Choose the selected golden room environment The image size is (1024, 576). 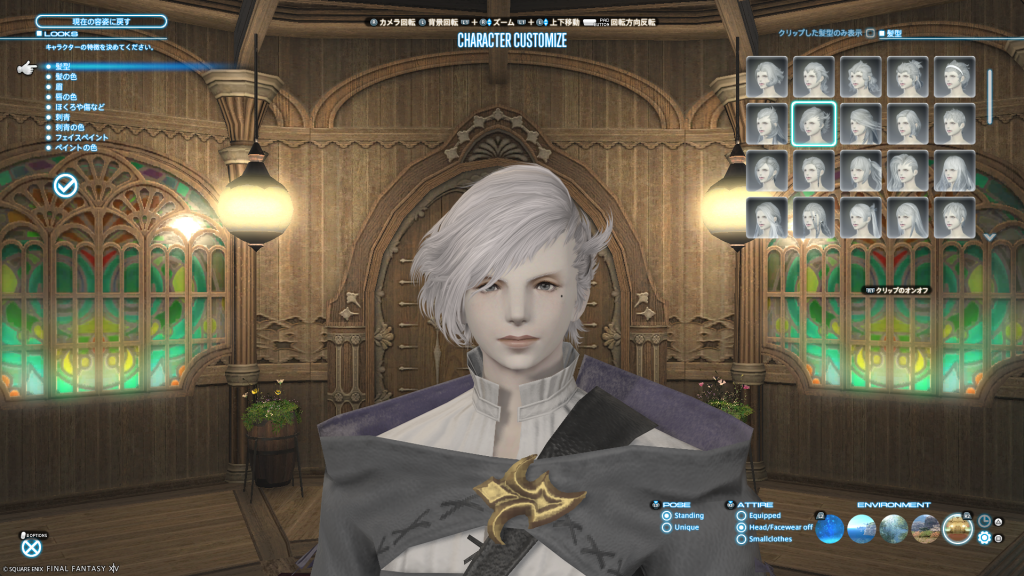coord(957,528)
